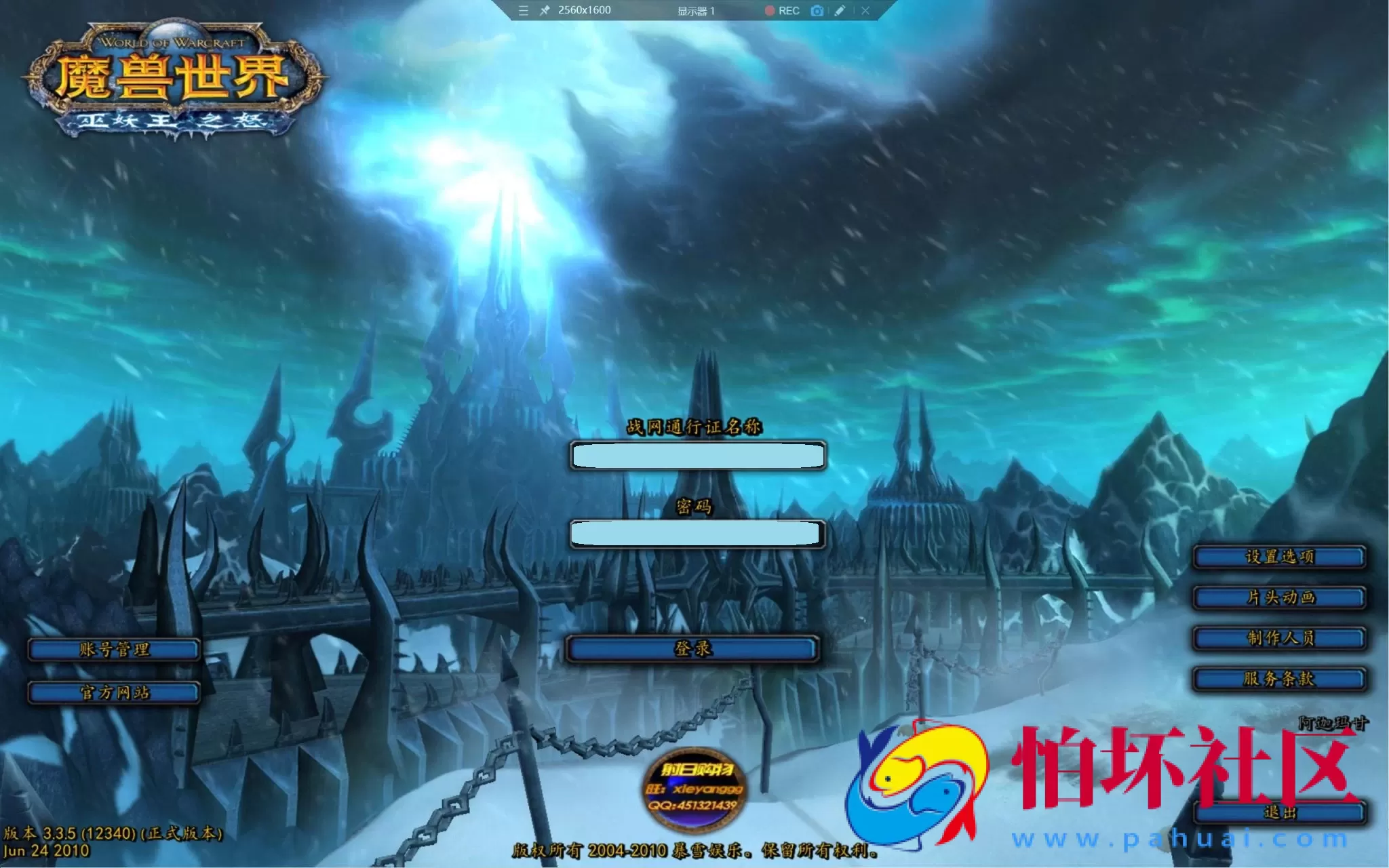Visit the 官方网站 official website
Viewport: 1389px width, 868px height.
point(114,693)
